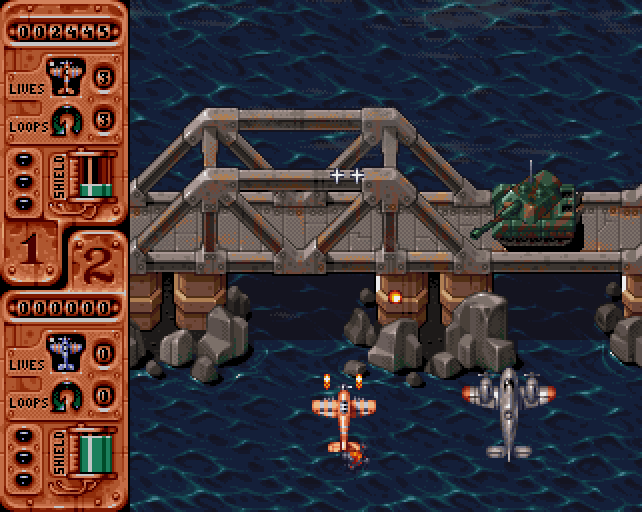Select the player 1 number tab

32,250
